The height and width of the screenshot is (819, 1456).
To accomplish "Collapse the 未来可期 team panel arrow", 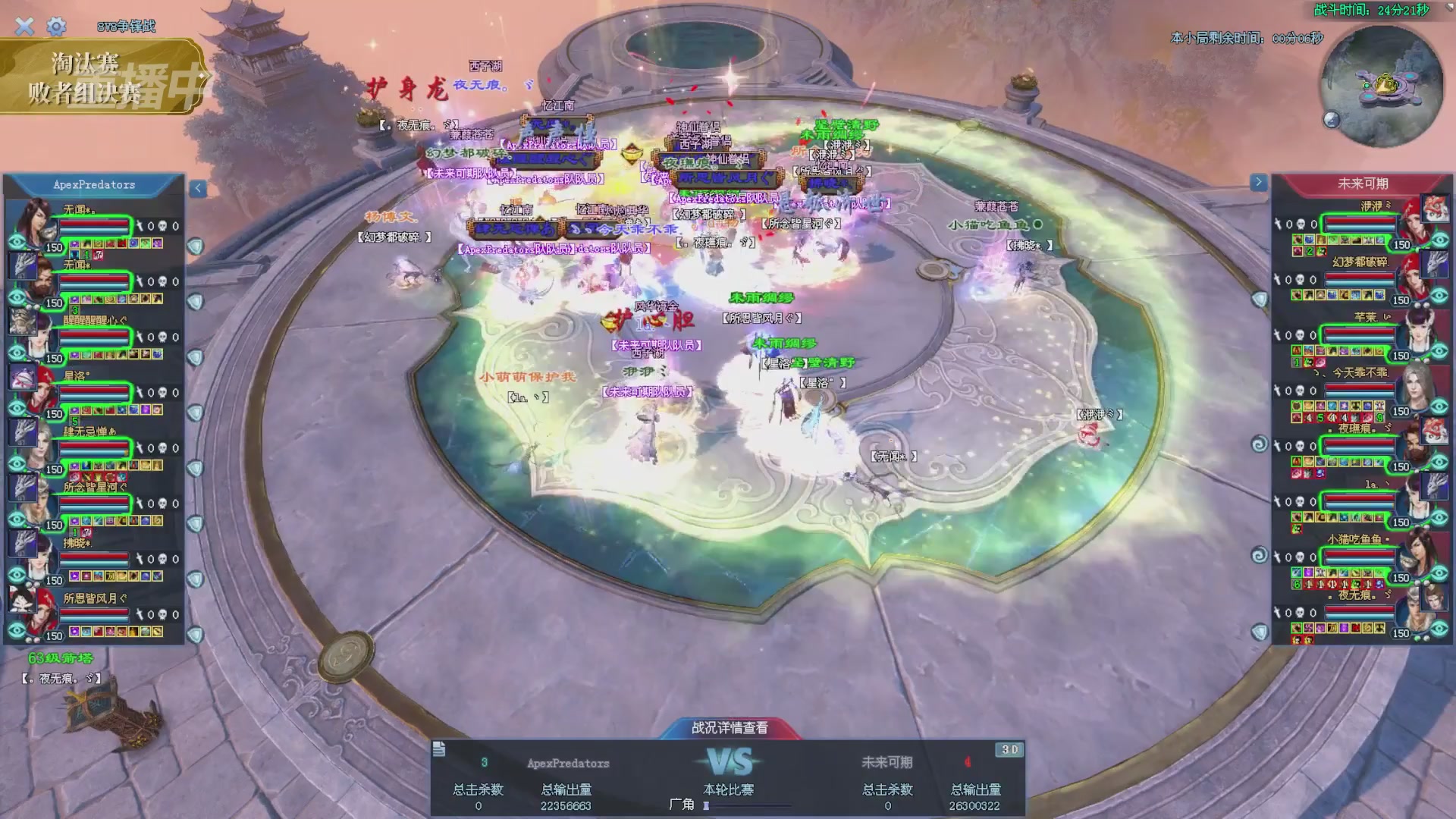I will pos(1258,182).
